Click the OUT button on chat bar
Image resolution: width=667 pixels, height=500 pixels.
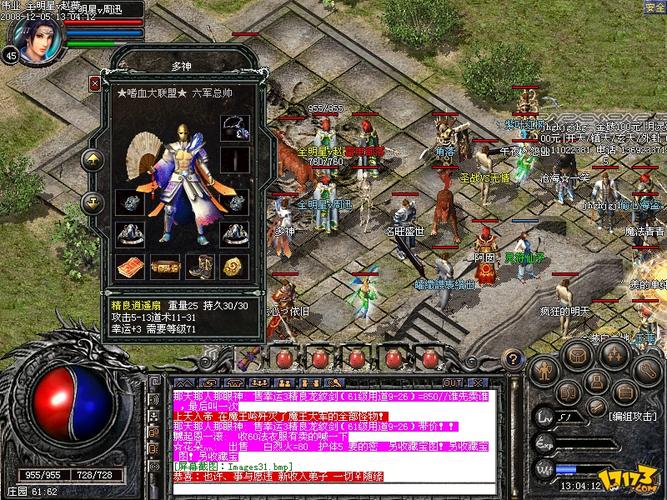click(453, 383)
